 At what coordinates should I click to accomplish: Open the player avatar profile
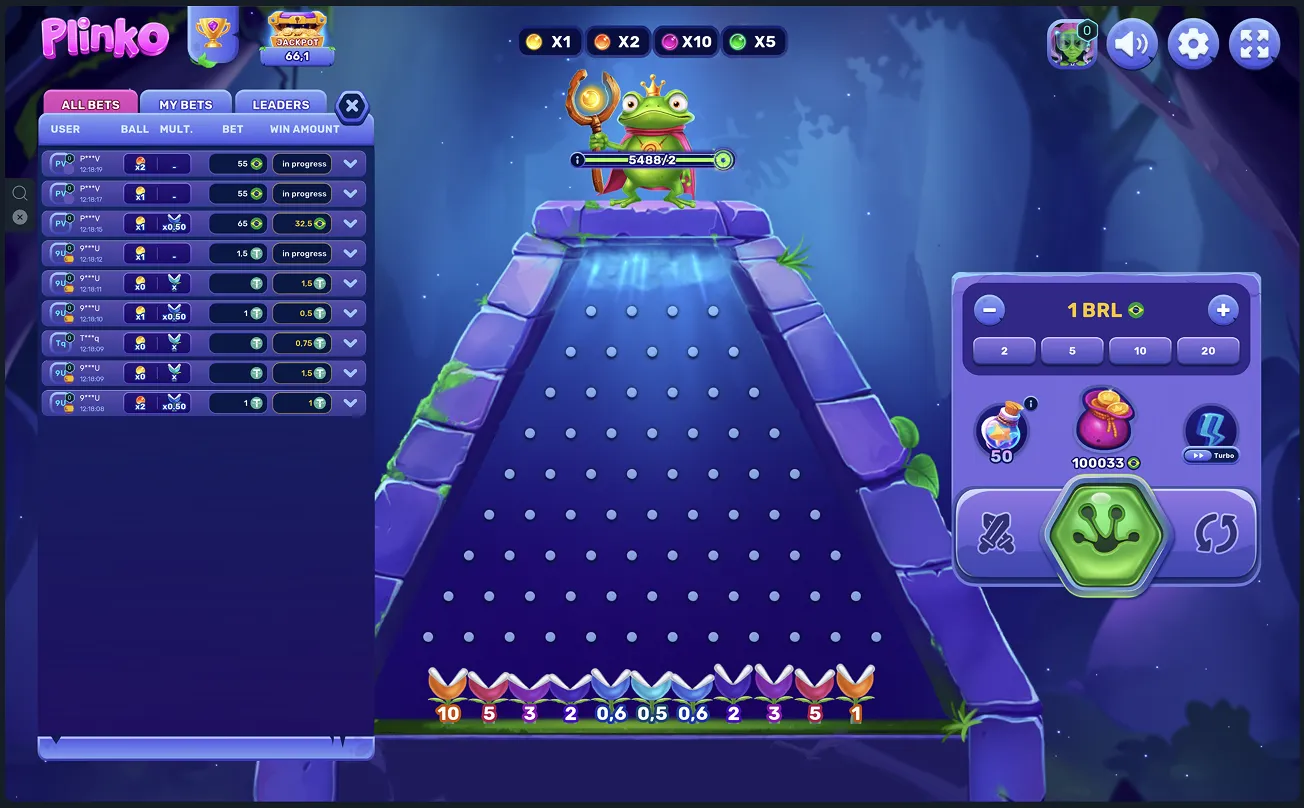pos(1071,44)
